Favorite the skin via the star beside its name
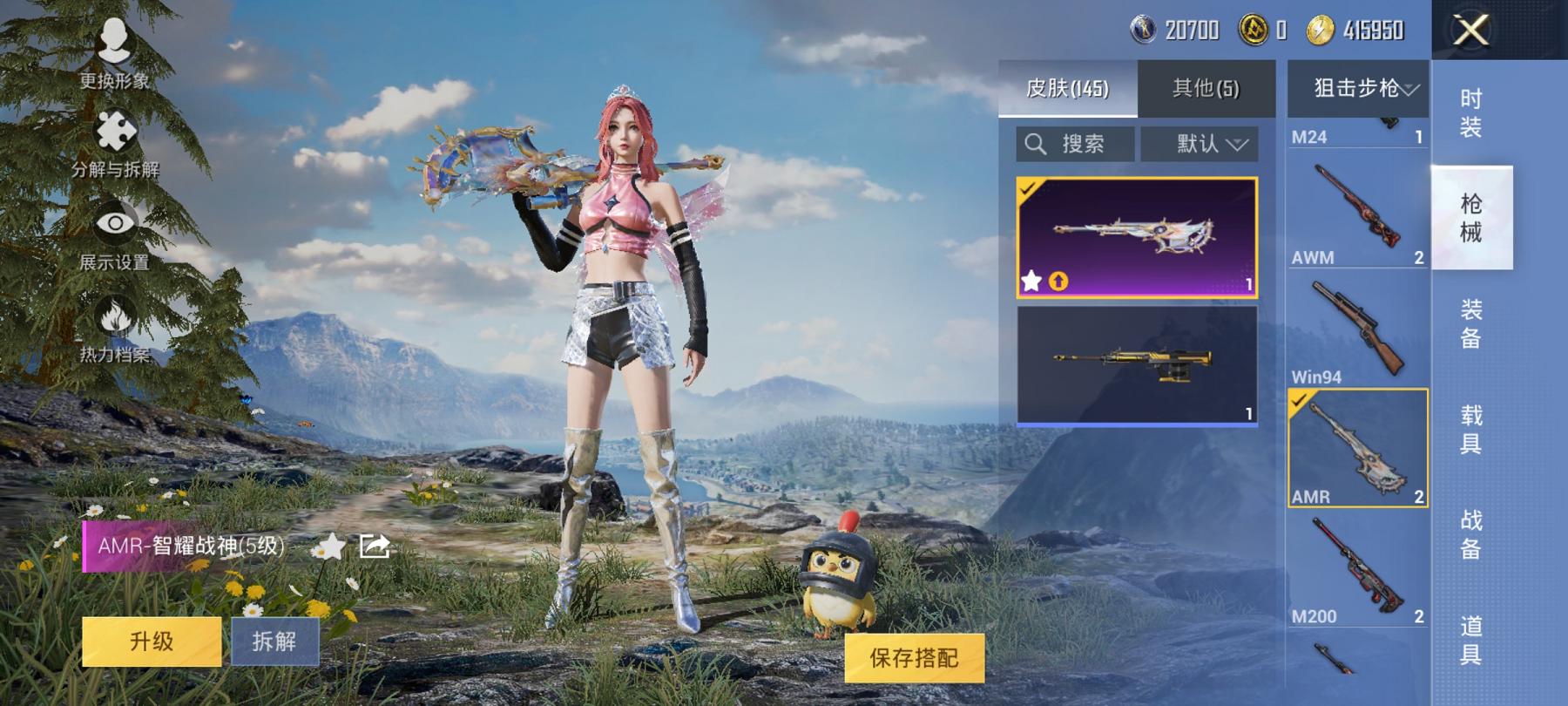The height and width of the screenshot is (706, 1568). click(331, 546)
